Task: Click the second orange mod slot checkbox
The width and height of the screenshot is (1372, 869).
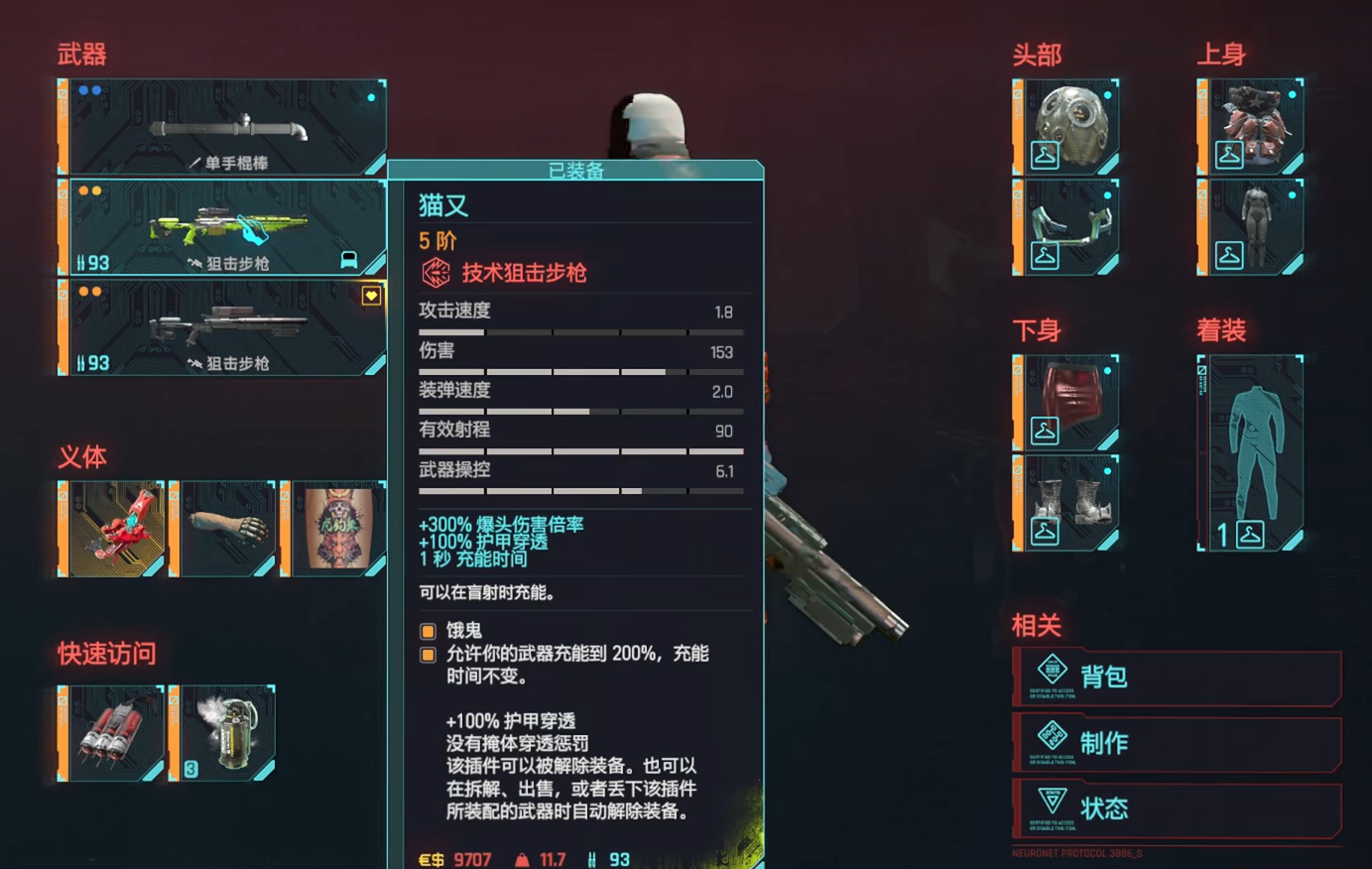Action: point(428,655)
